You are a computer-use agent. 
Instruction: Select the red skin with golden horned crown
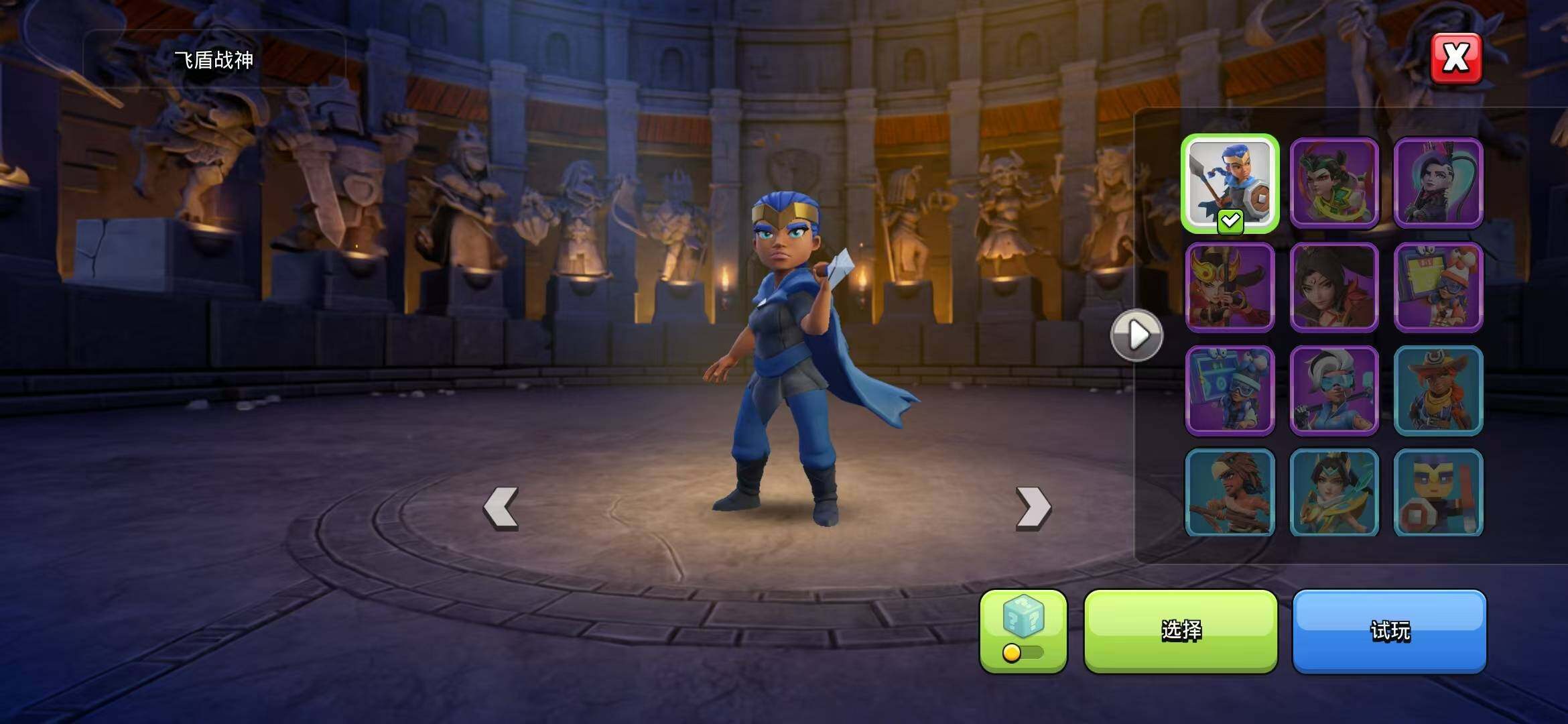[1230, 287]
